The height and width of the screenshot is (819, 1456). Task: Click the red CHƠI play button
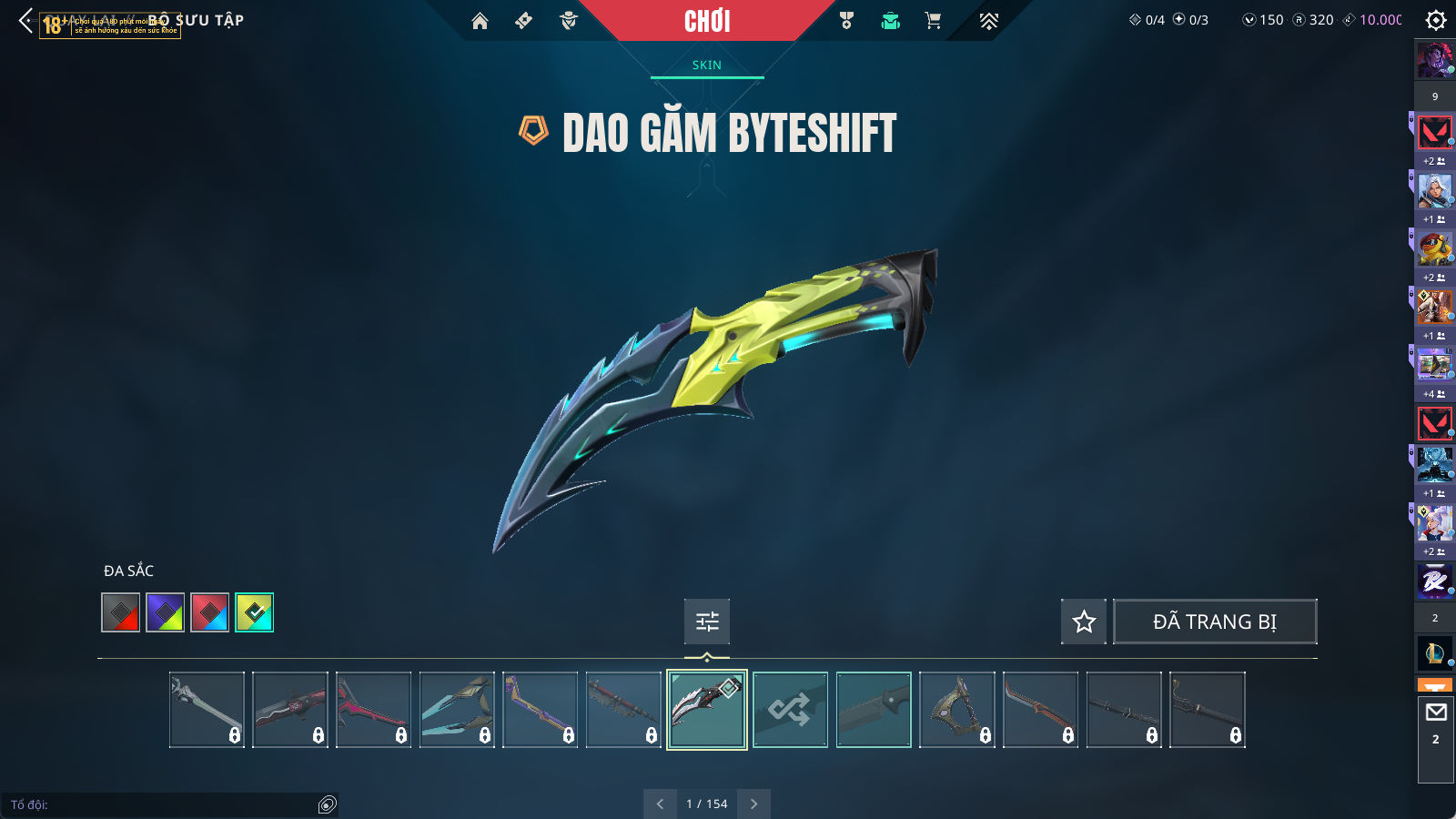(707, 21)
